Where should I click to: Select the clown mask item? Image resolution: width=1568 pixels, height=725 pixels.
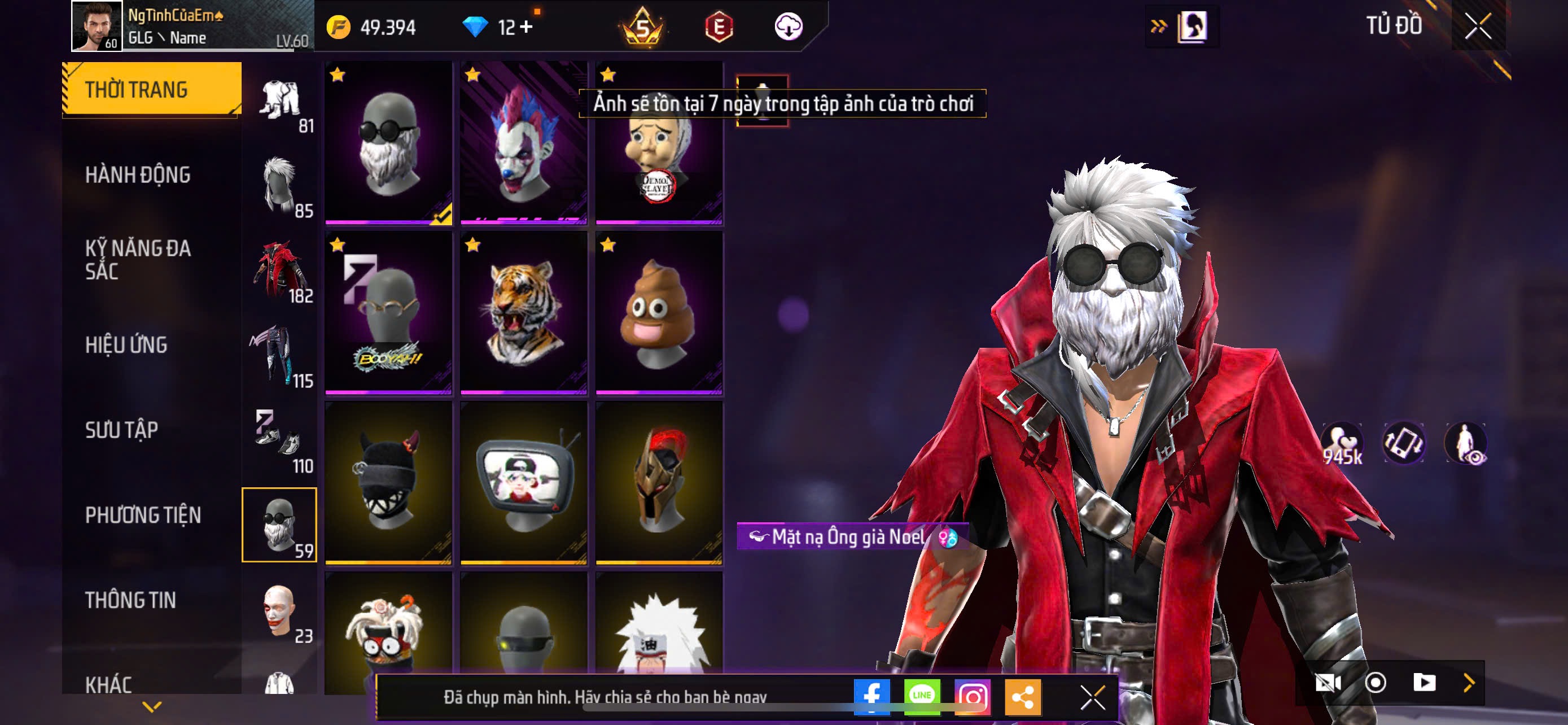click(523, 143)
